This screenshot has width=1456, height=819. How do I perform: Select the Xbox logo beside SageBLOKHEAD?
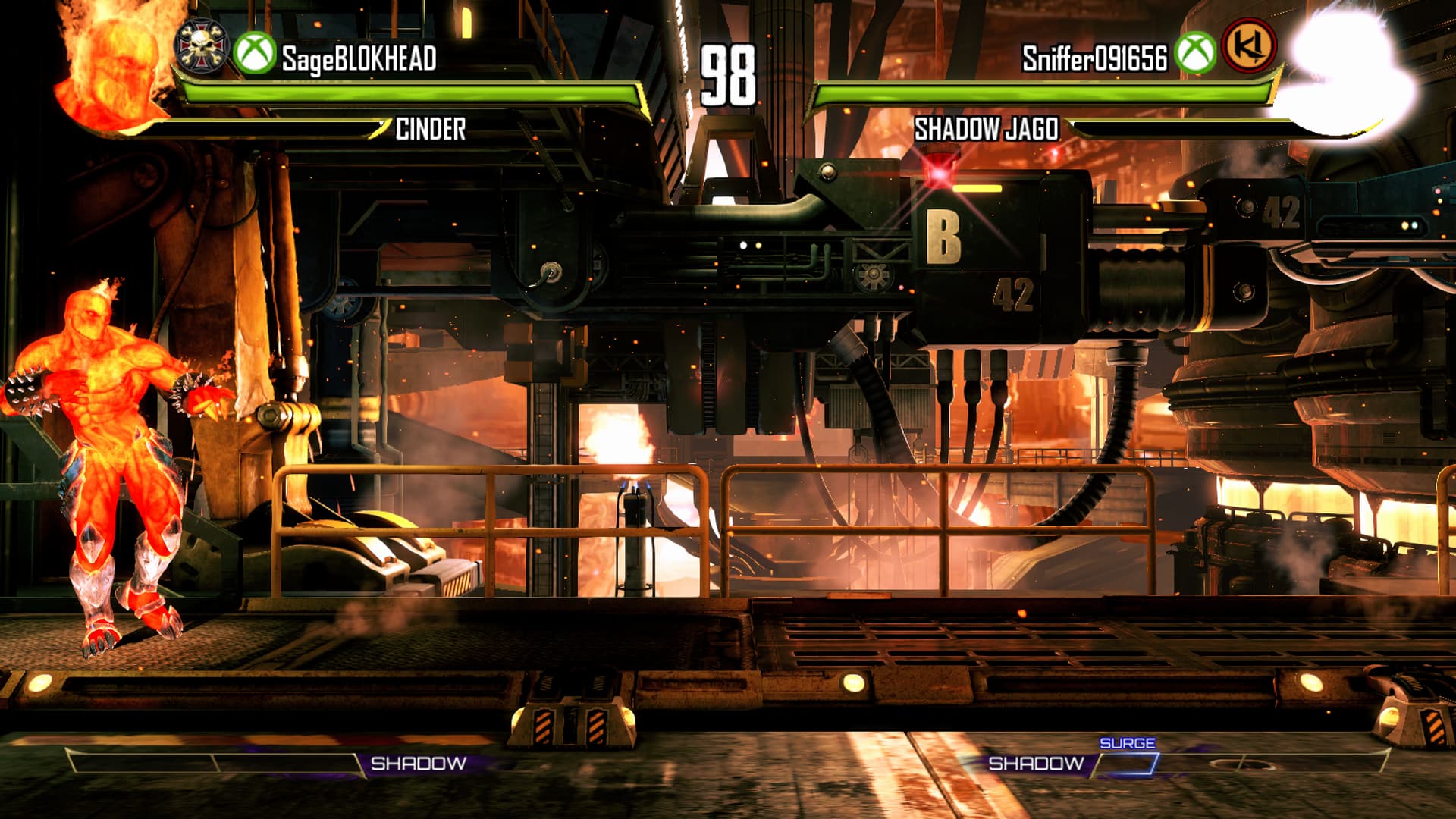pos(254,55)
